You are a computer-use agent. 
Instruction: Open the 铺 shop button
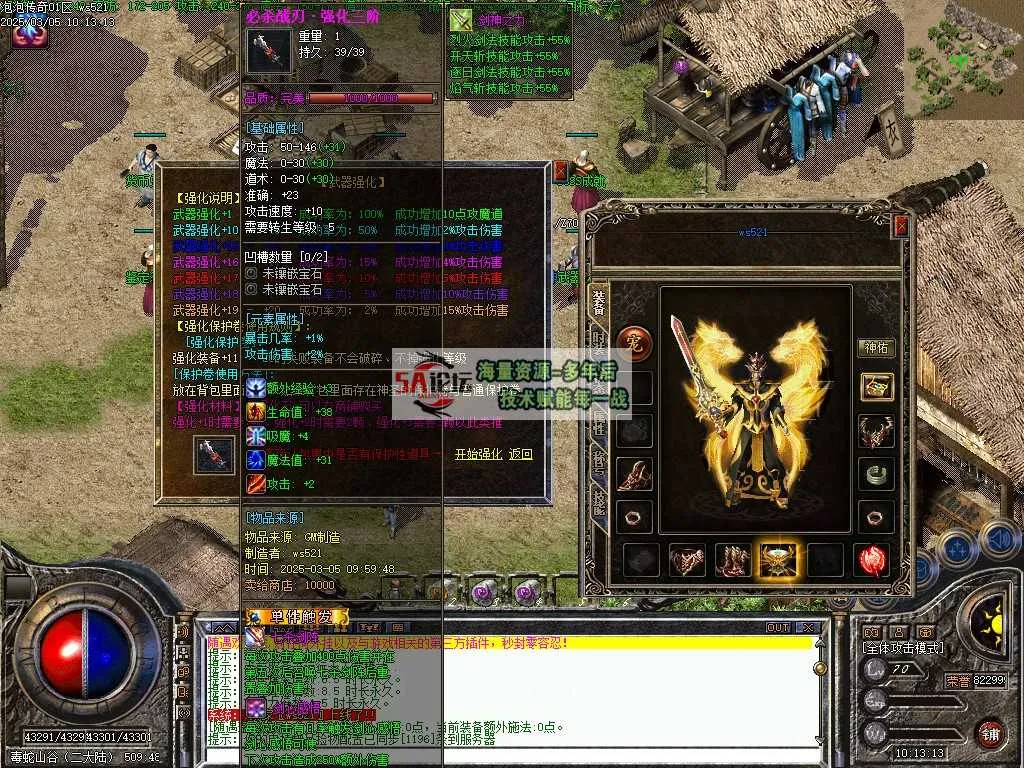(x=990, y=733)
